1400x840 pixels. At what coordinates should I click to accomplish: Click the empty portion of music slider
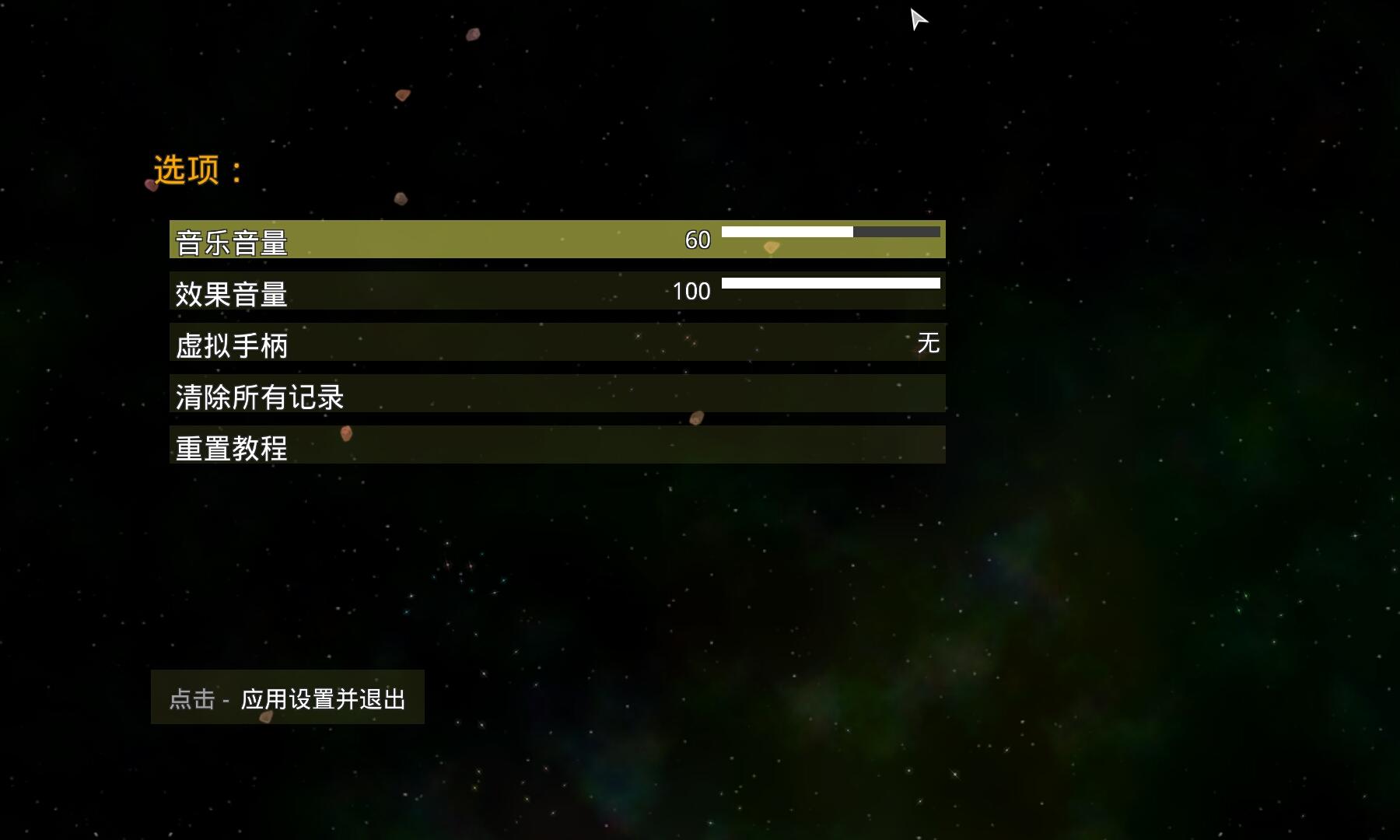click(x=898, y=231)
